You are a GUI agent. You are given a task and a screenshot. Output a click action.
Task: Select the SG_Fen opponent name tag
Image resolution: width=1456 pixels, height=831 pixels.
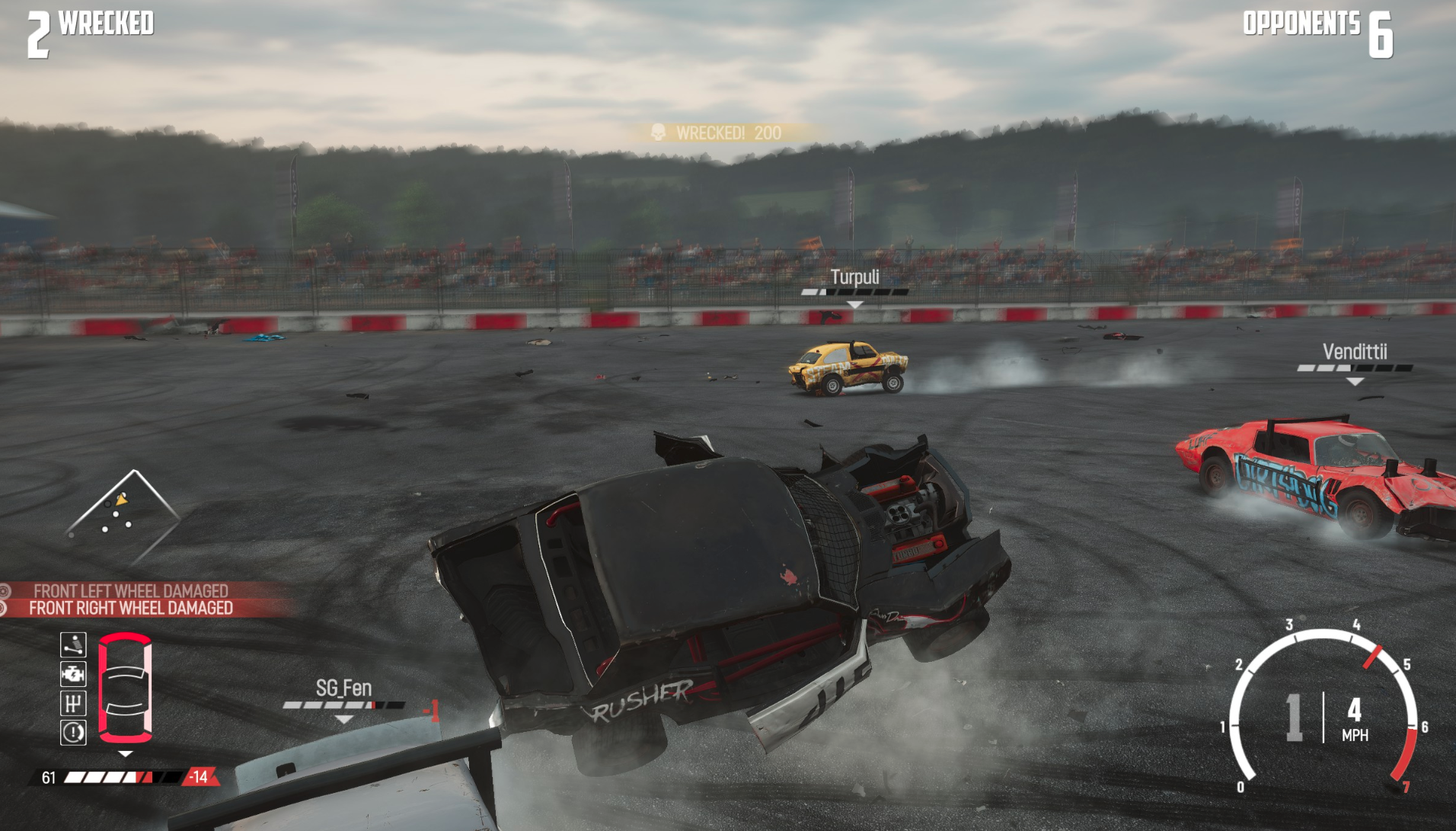pos(343,689)
